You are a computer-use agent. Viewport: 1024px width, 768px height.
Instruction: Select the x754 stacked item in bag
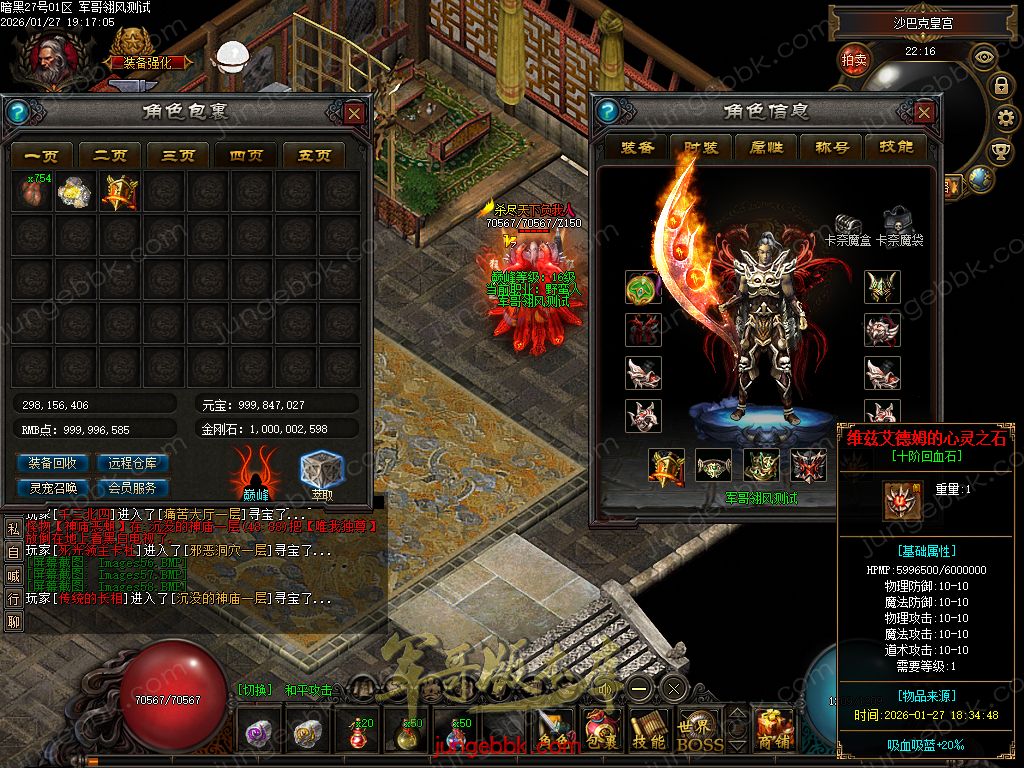32,192
